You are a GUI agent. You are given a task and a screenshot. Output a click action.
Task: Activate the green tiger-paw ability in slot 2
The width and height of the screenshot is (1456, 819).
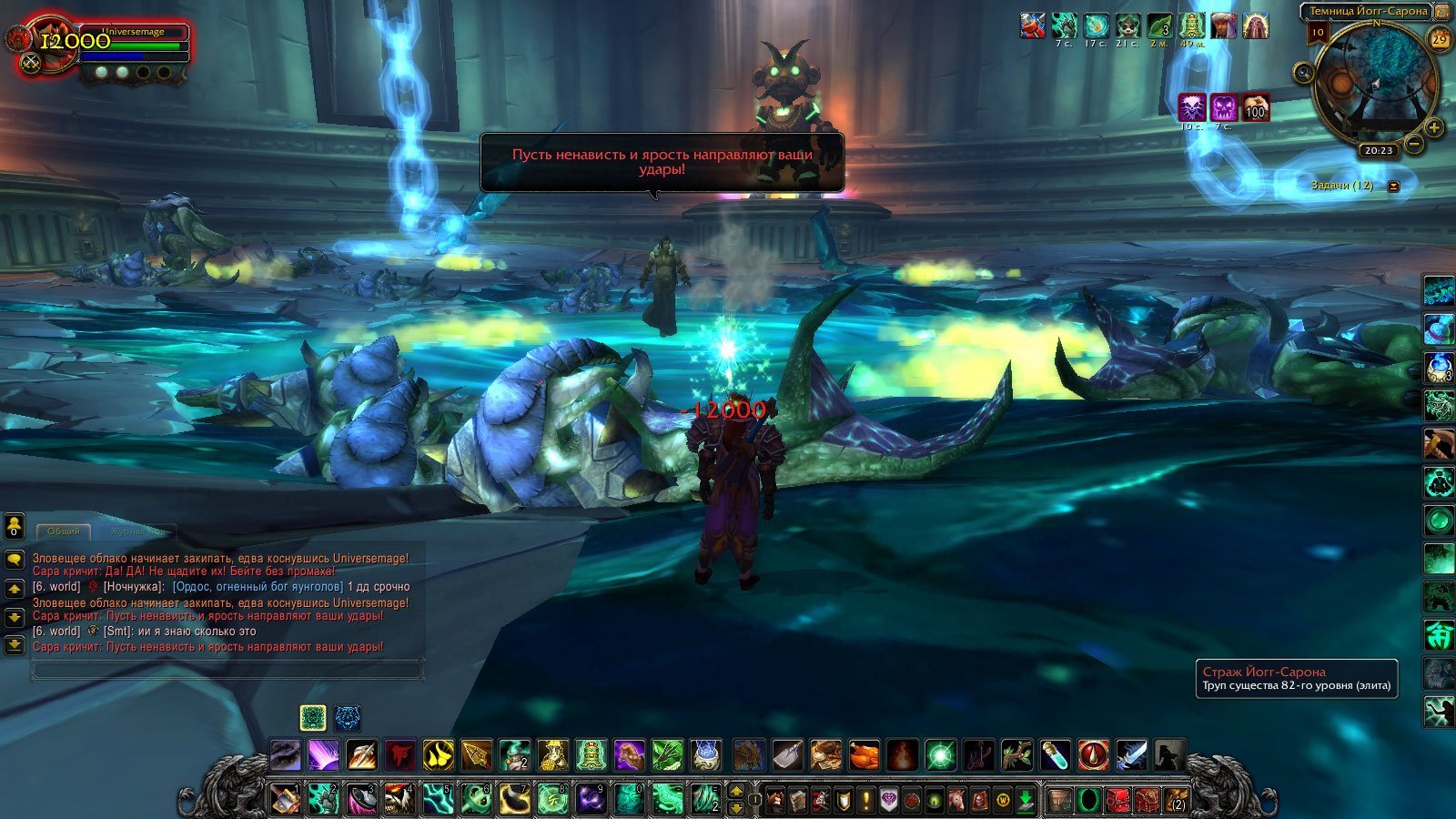[323, 799]
